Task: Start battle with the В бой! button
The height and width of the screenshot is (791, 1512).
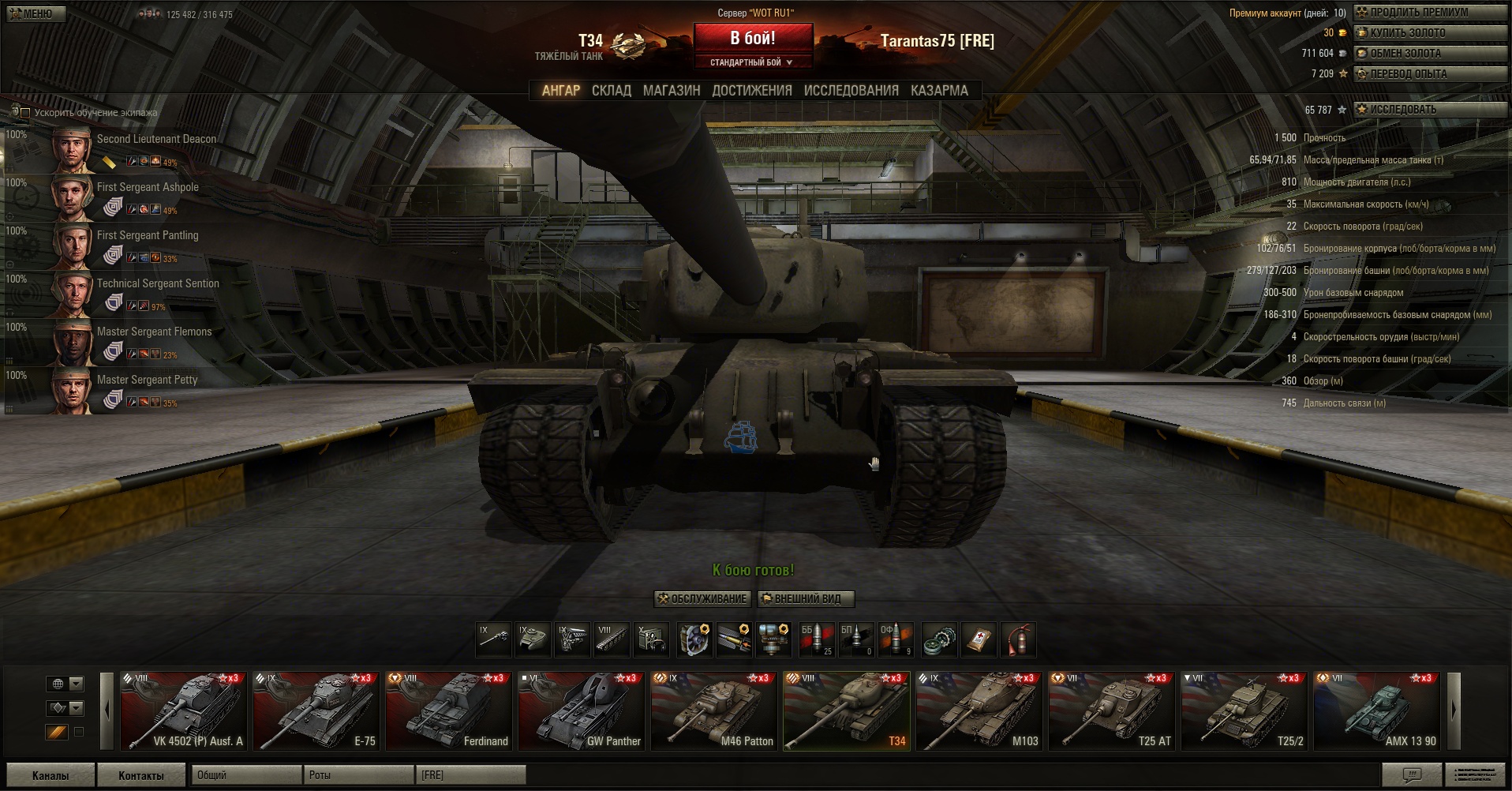Action: [753, 39]
